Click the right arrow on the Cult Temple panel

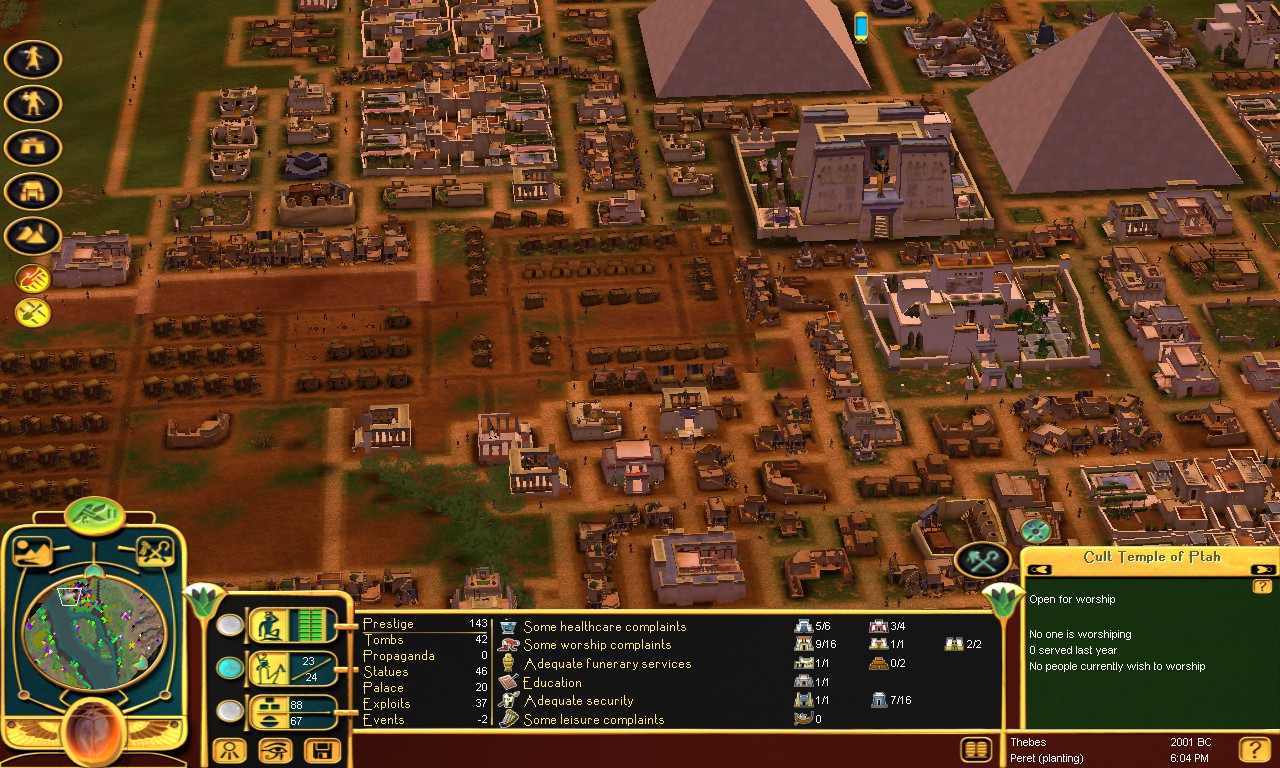[1262, 568]
